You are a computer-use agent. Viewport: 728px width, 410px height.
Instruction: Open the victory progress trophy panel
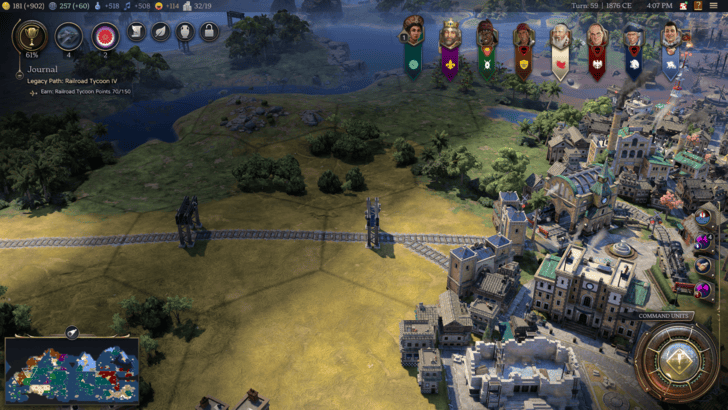tap(29, 37)
